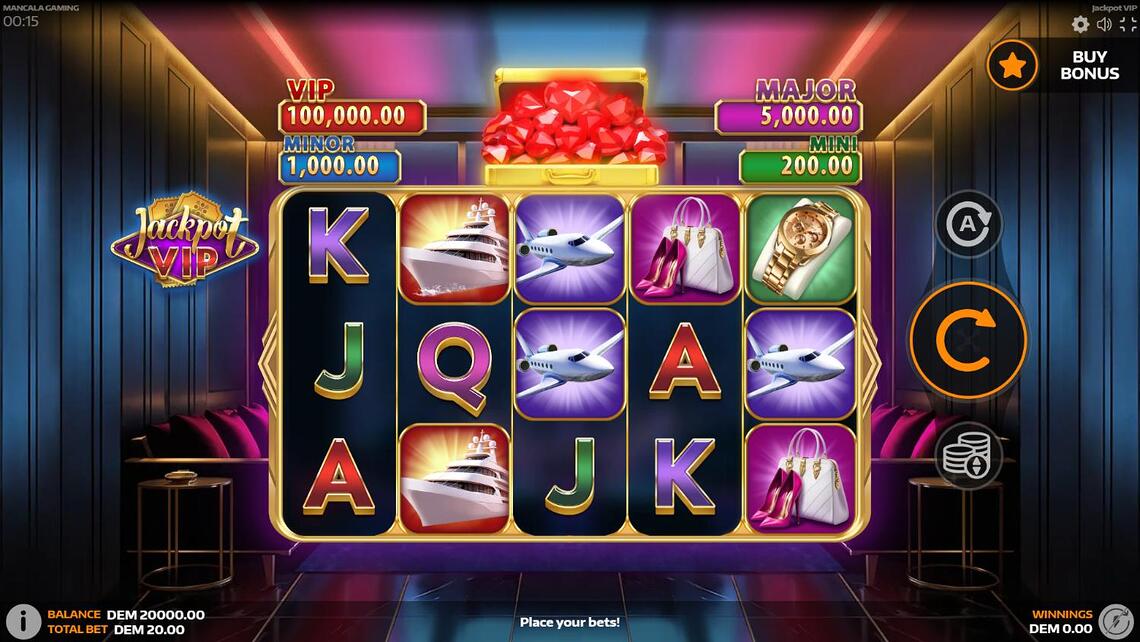Toggle fullscreen mode

pyautogui.click(x=1127, y=25)
